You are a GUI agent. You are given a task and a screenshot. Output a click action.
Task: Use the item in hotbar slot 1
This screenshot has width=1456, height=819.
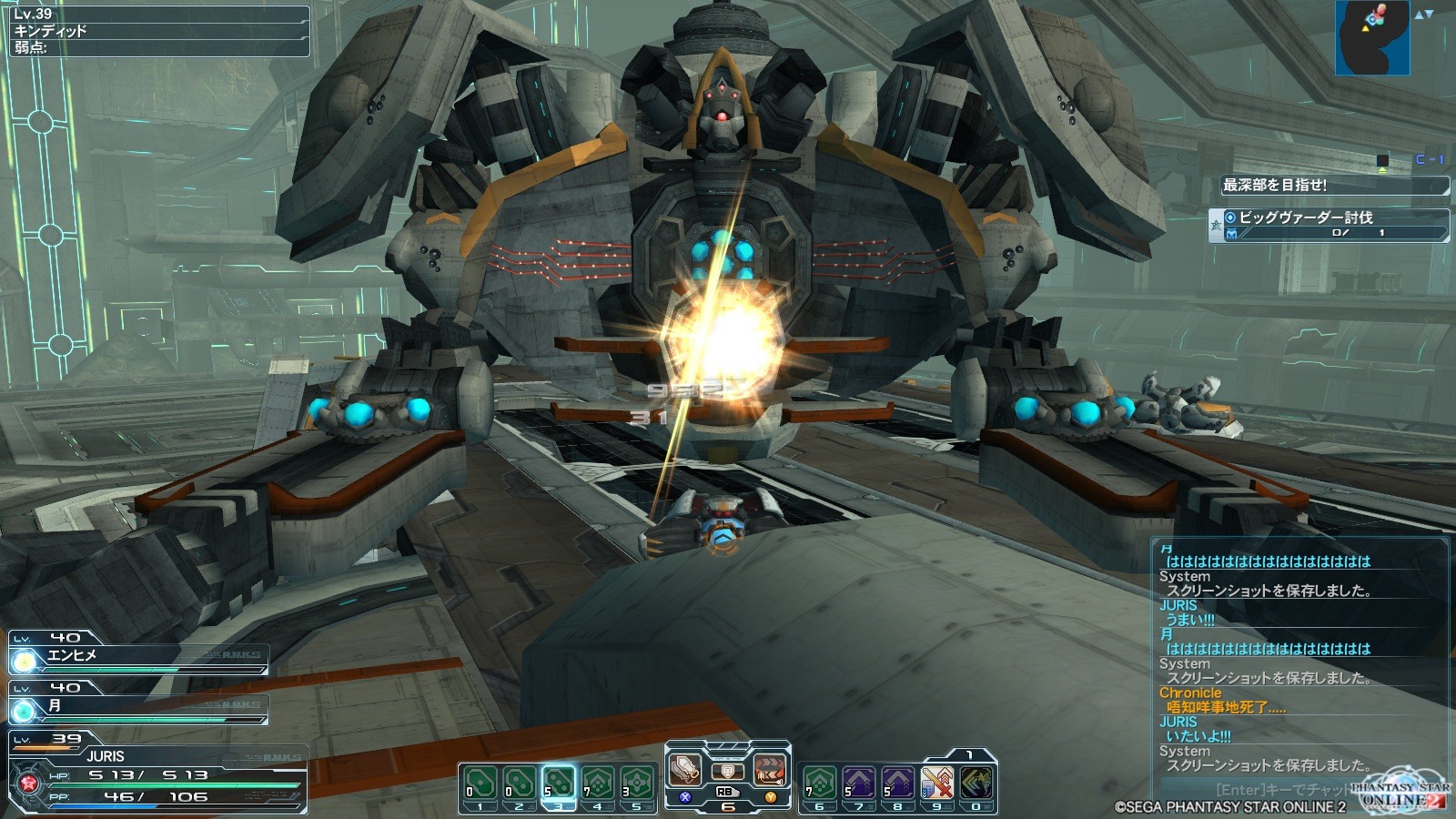(480, 783)
